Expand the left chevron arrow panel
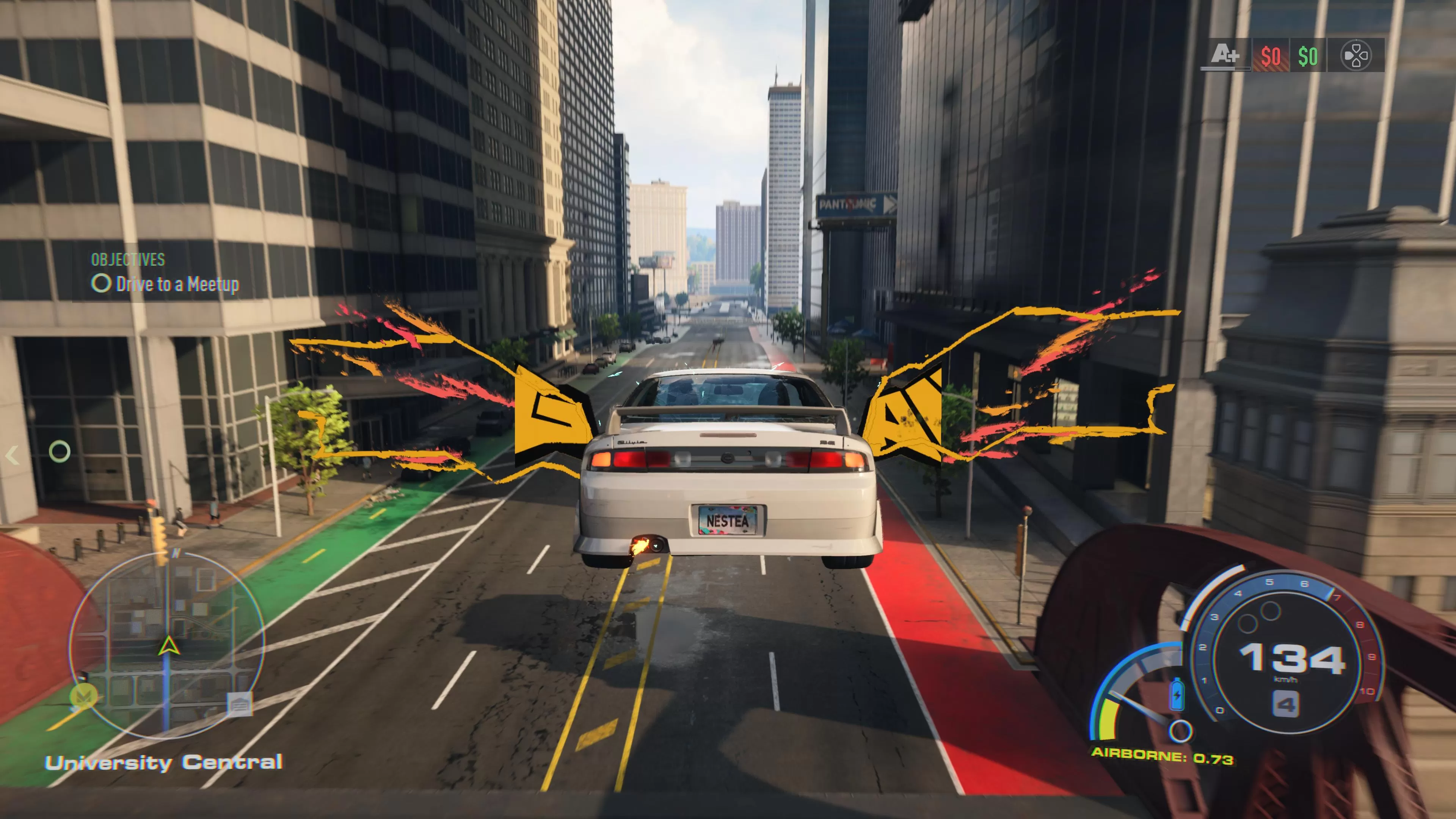Image resolution: width=1456 pixels, height=819 pixels. tap(13, 455)
